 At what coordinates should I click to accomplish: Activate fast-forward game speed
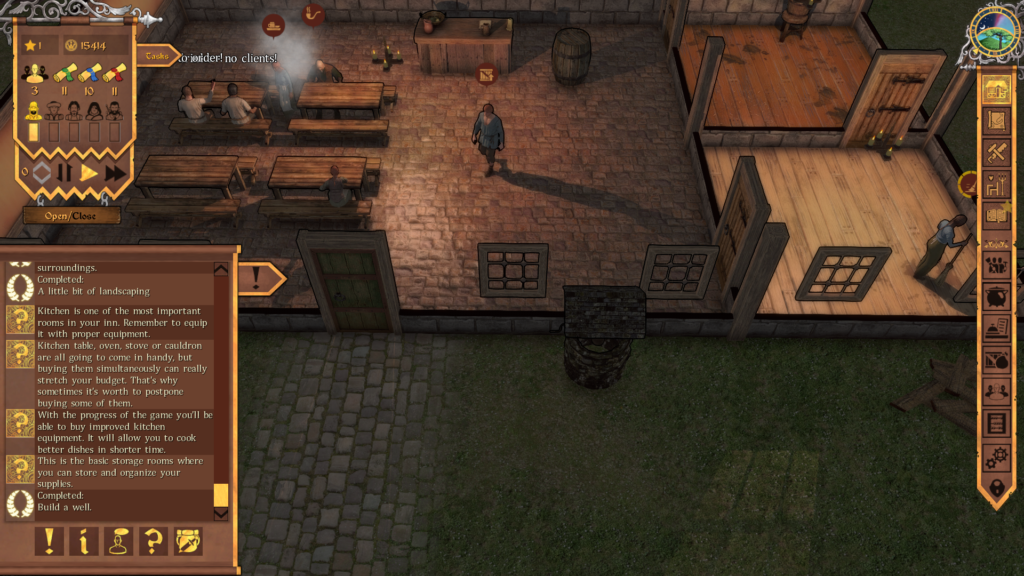(x=115, y=172)
